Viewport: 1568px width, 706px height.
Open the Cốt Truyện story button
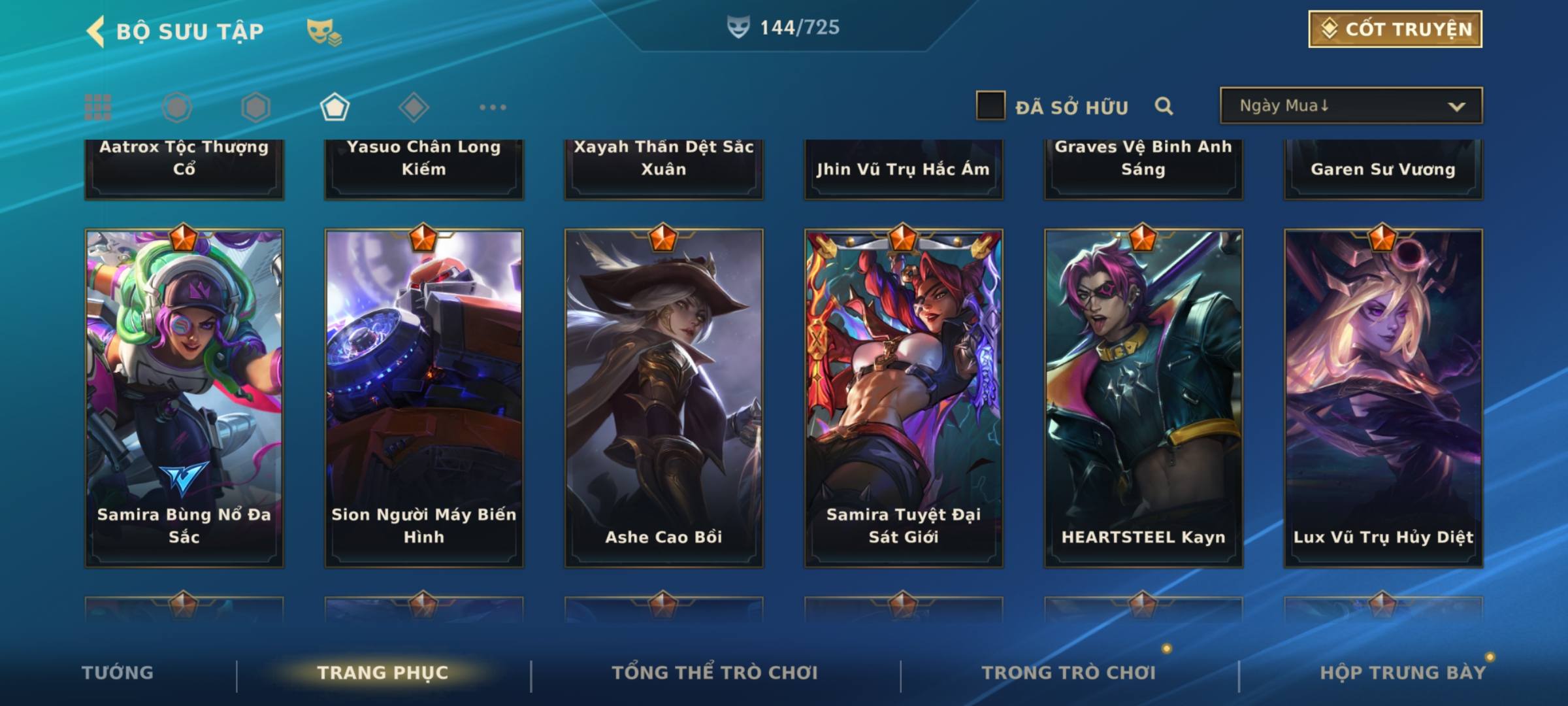(1394, 29)
